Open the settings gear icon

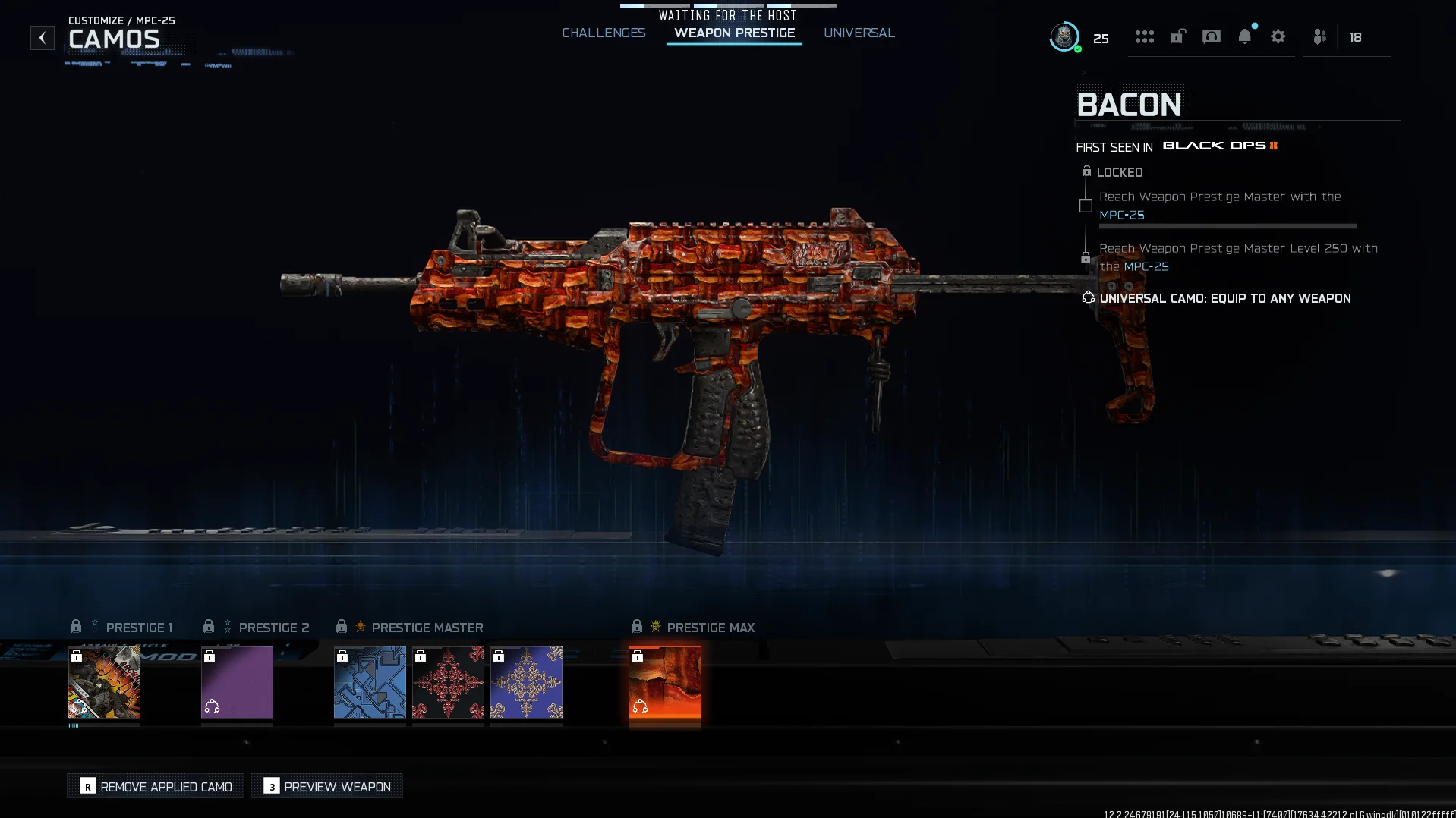[1278, 36]
